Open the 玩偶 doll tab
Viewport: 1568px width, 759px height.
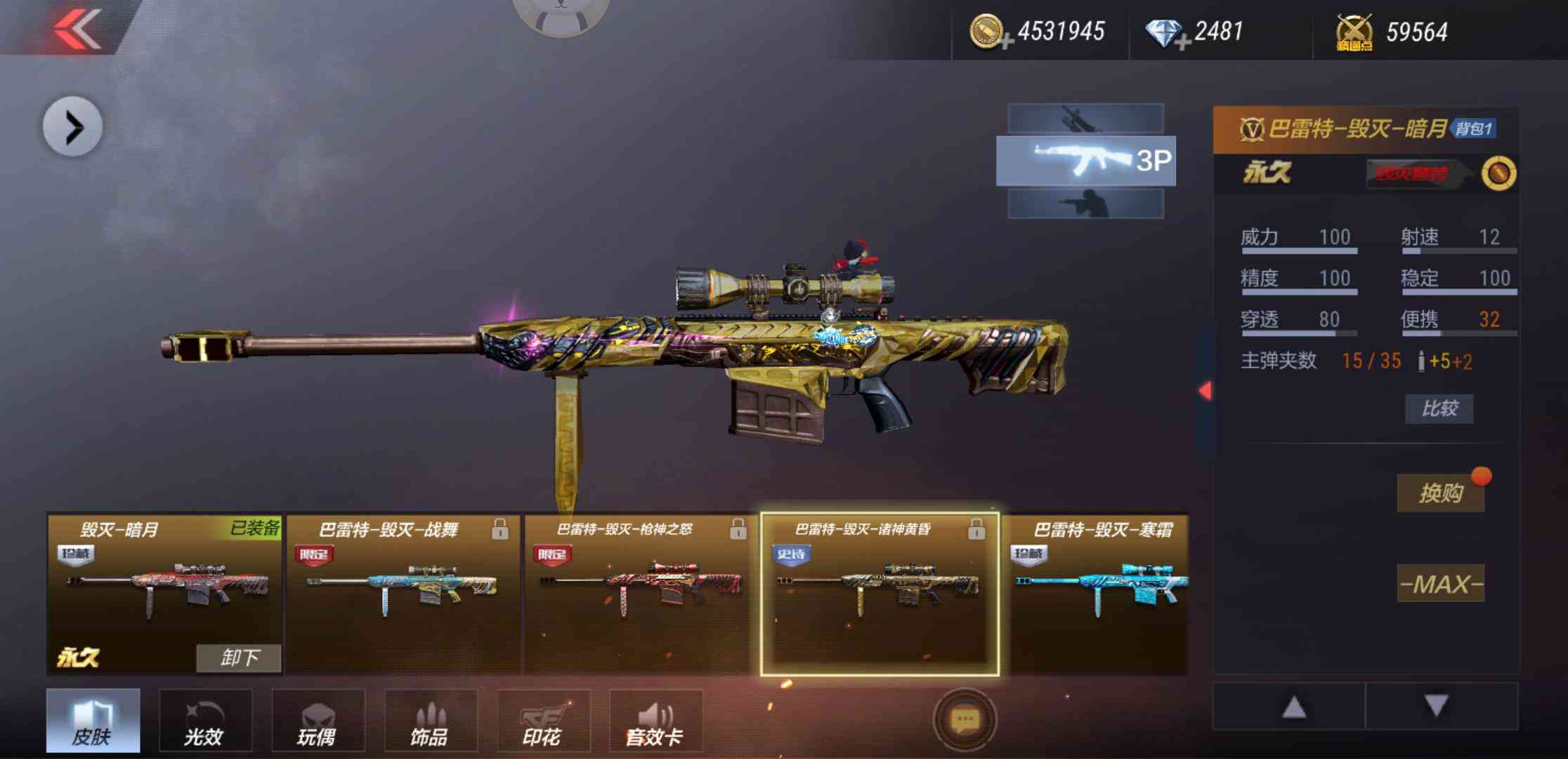click(318, 721)
